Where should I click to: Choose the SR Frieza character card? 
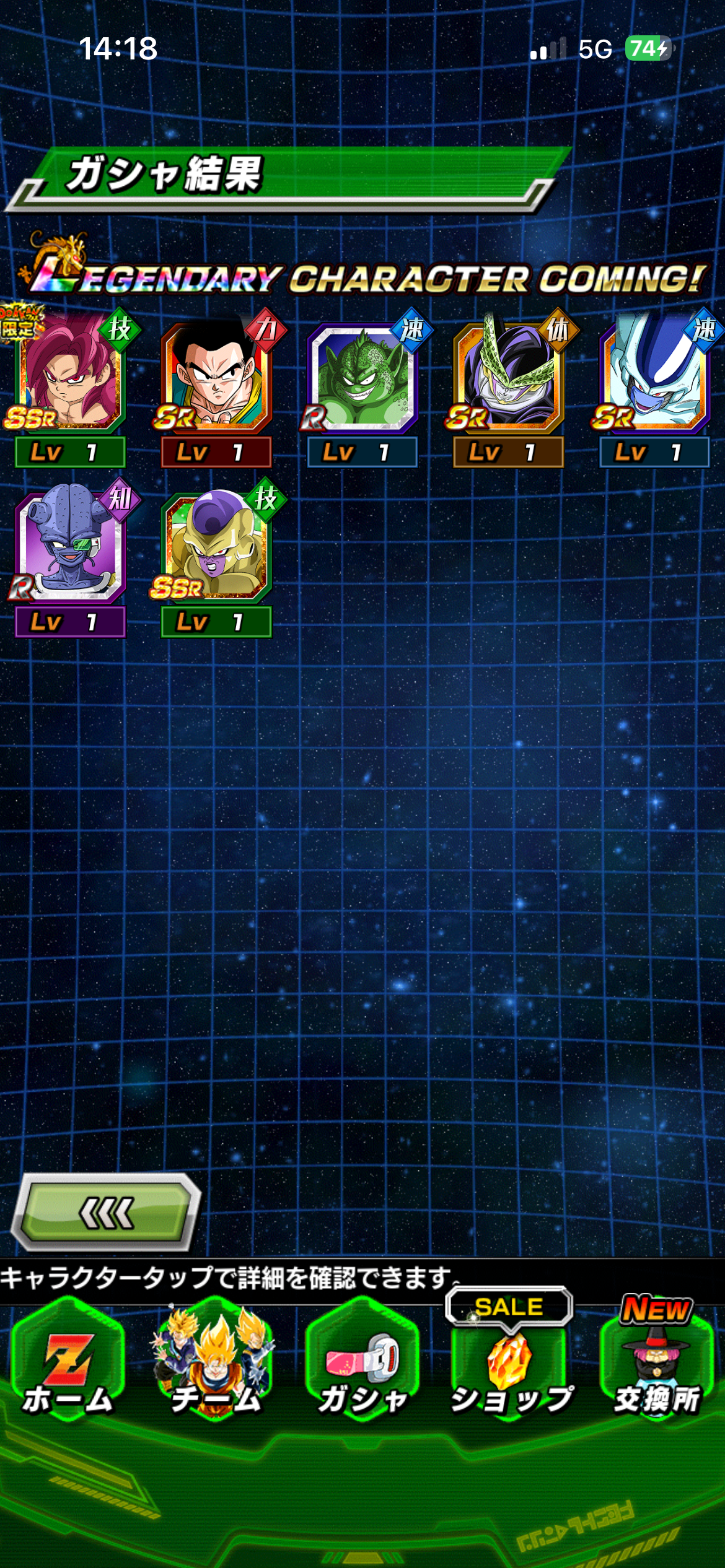click(x=654, y=379)
